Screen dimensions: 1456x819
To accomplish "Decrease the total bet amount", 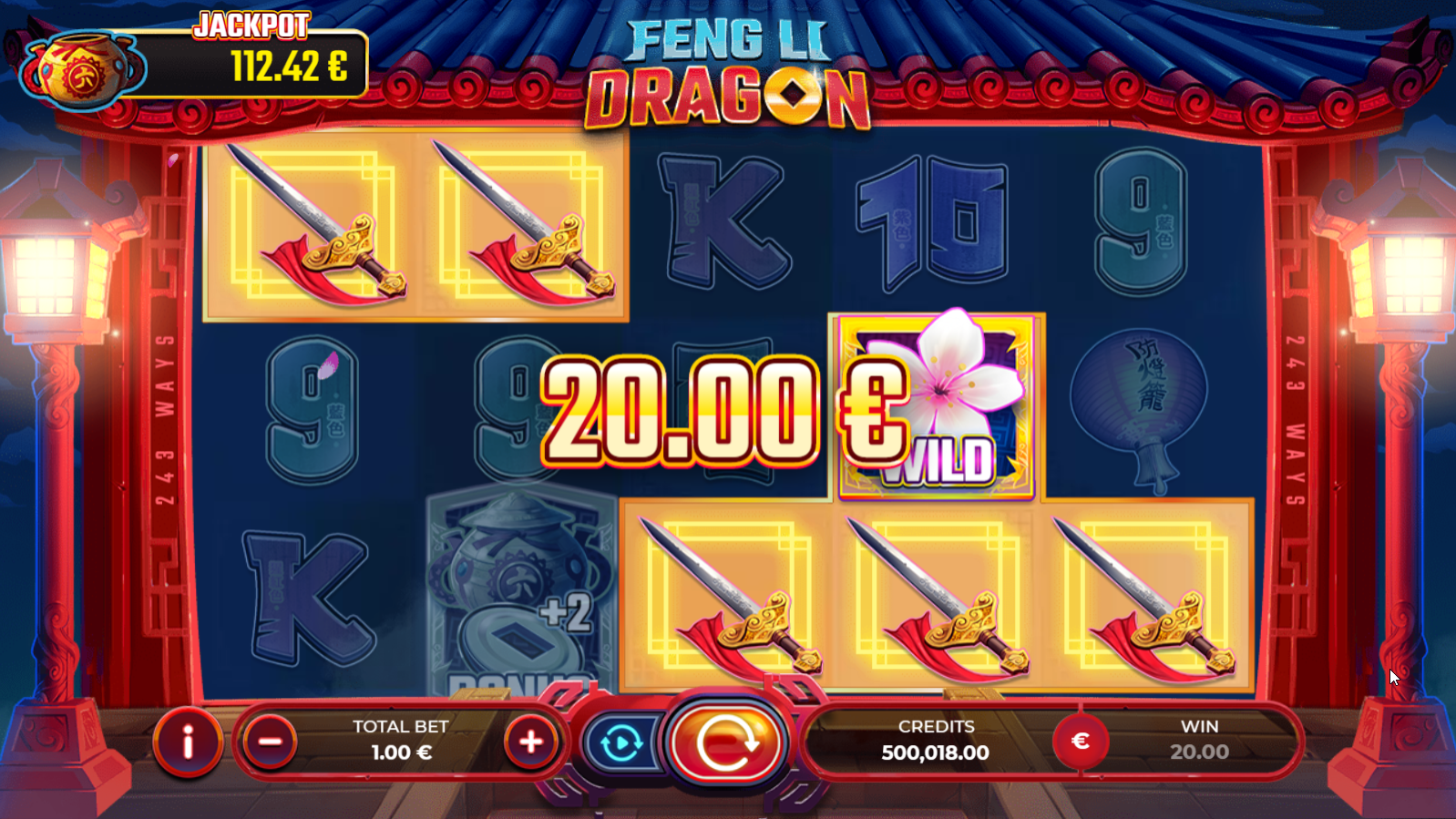I will pos(270,742).
